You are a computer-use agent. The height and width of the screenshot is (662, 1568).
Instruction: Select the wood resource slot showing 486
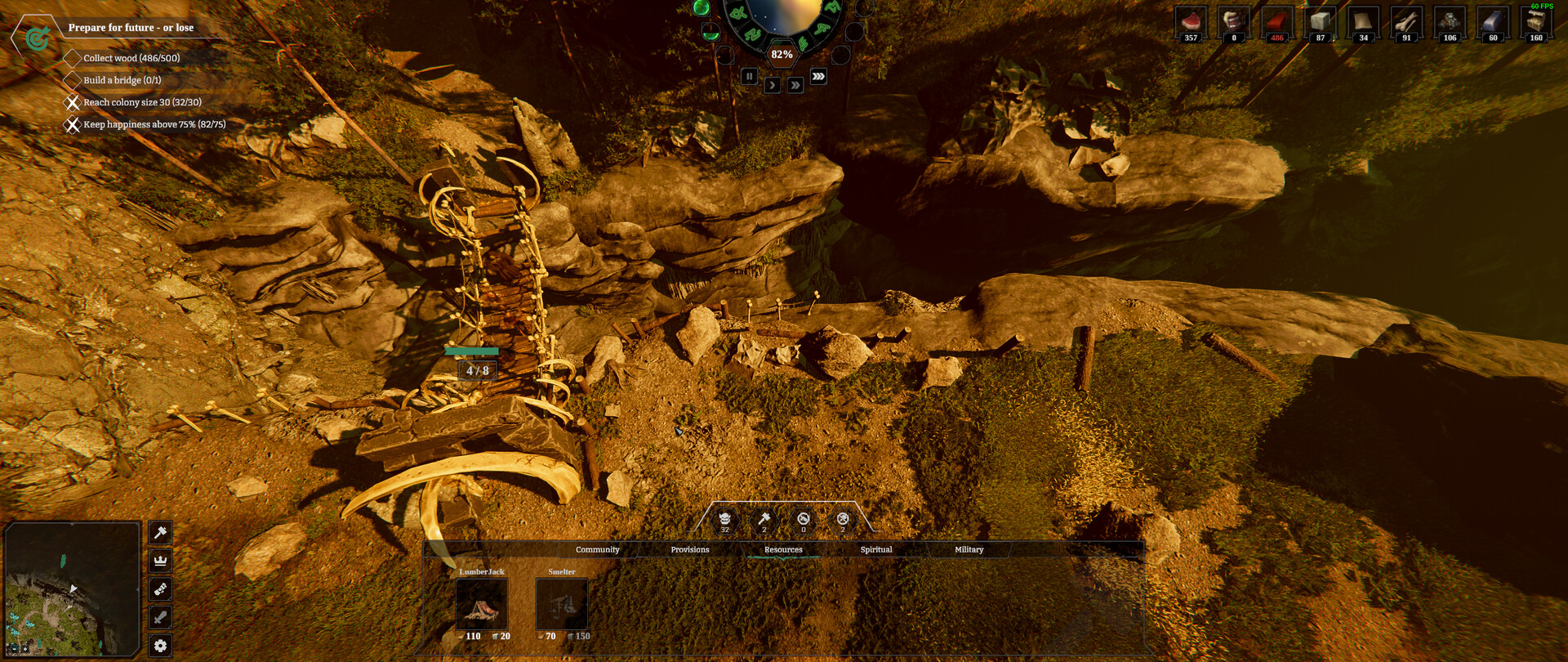point(1276,23)
